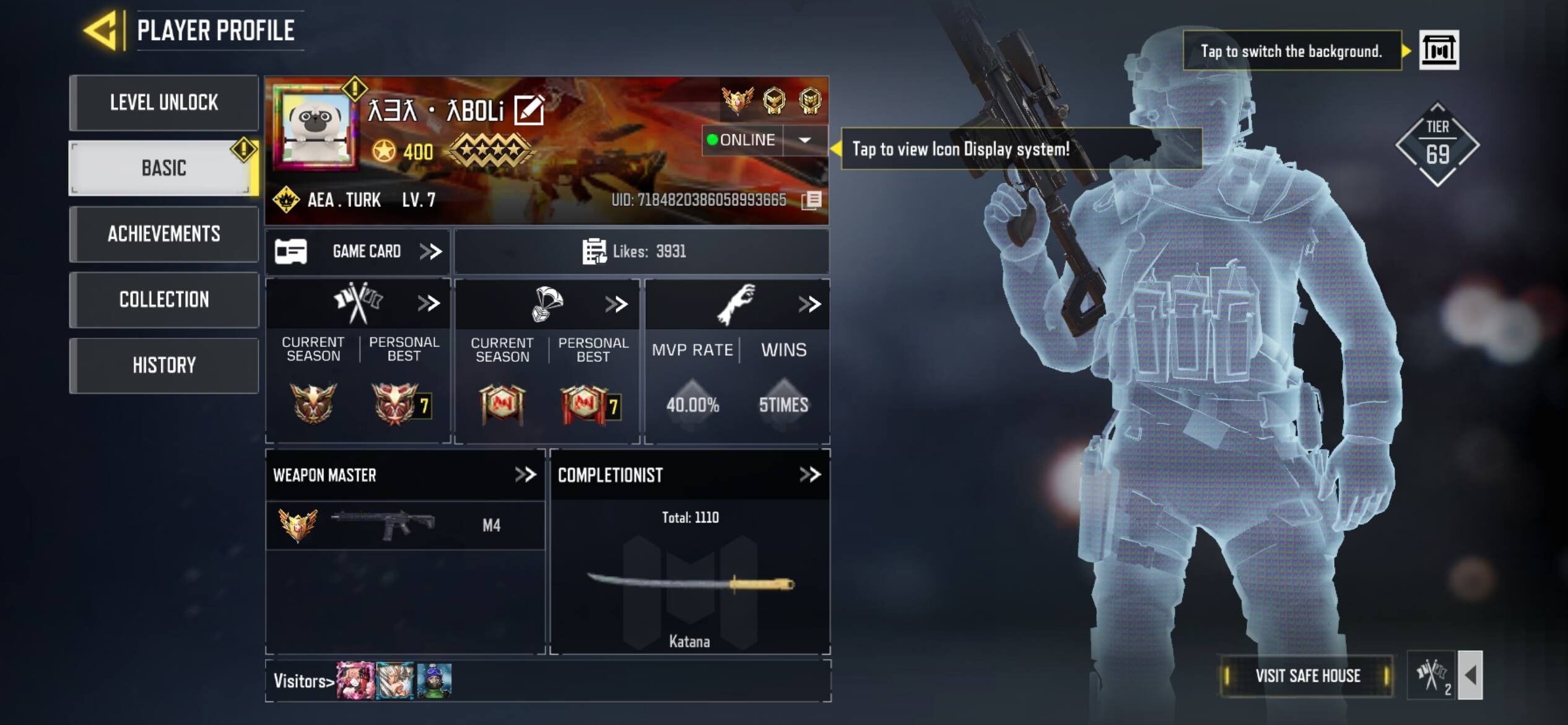Open the Weapon Master details
Image resolution: width=1568 pixels, height=725 pixels.
click(525, 475)
